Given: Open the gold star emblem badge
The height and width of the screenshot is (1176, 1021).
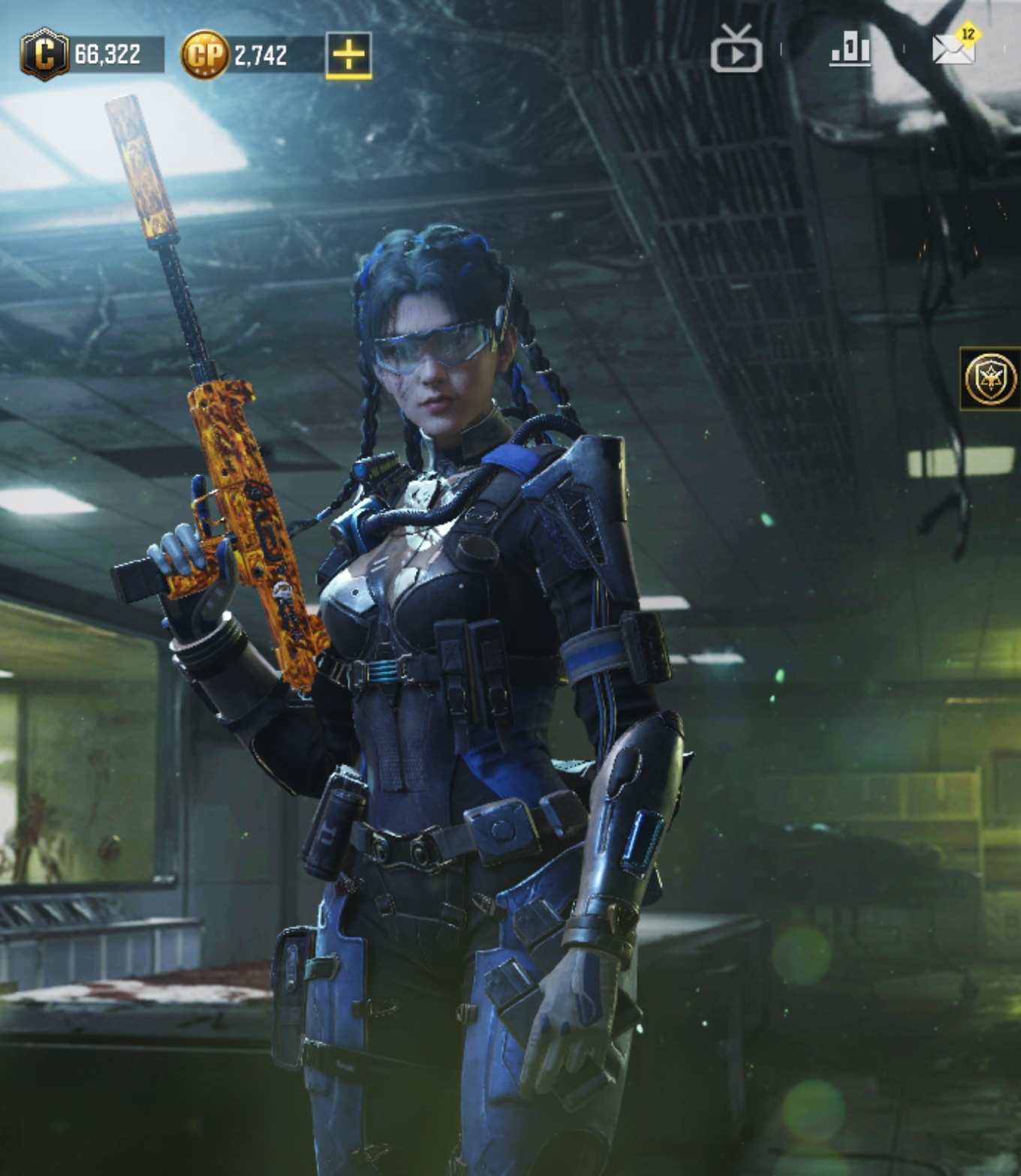Looking at the screenshot, I should [991, 379].
